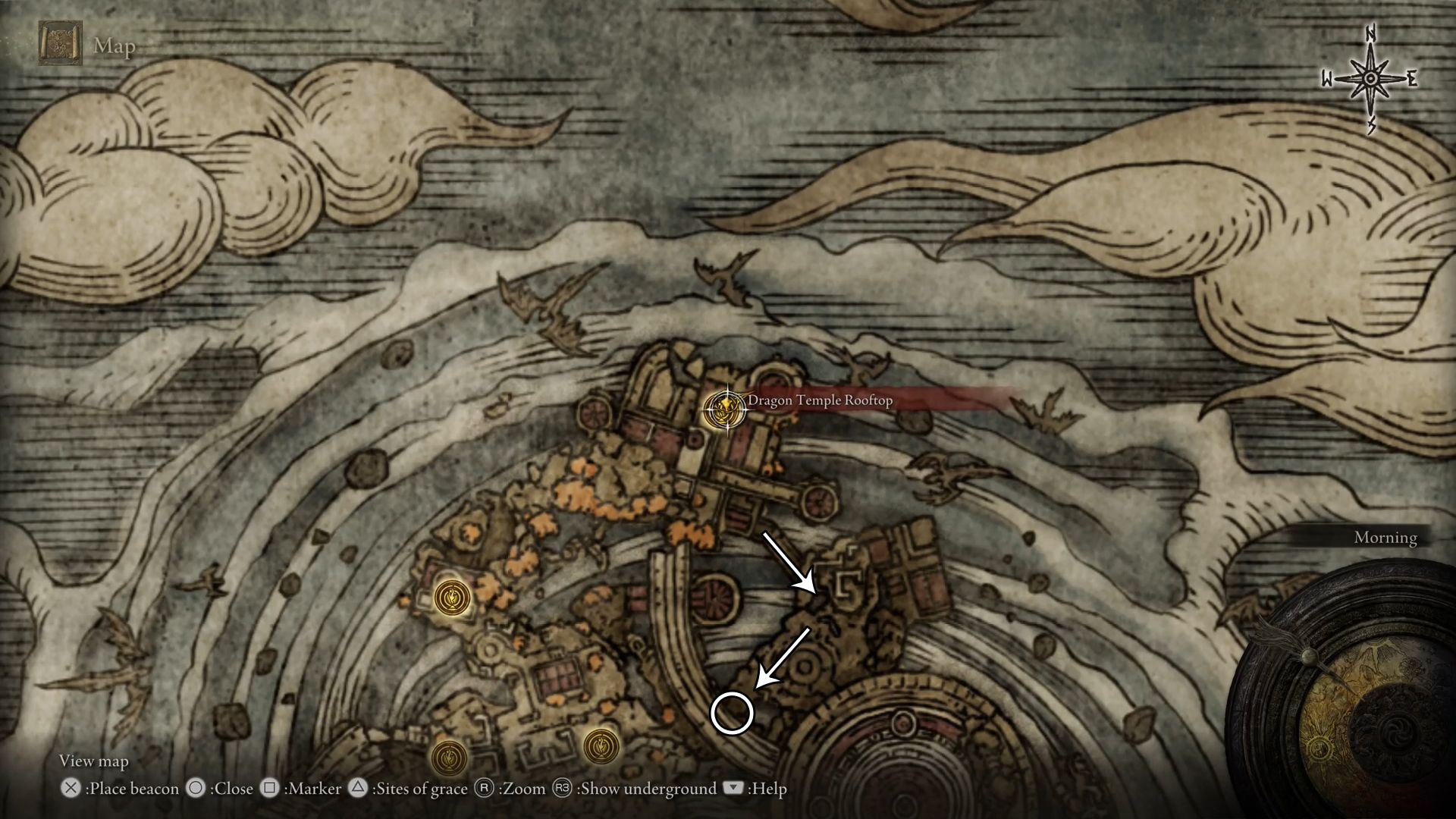Viewport: 1456px width, 819px height.
Task: Click the compass rose
Action: tap(1370, 79)
